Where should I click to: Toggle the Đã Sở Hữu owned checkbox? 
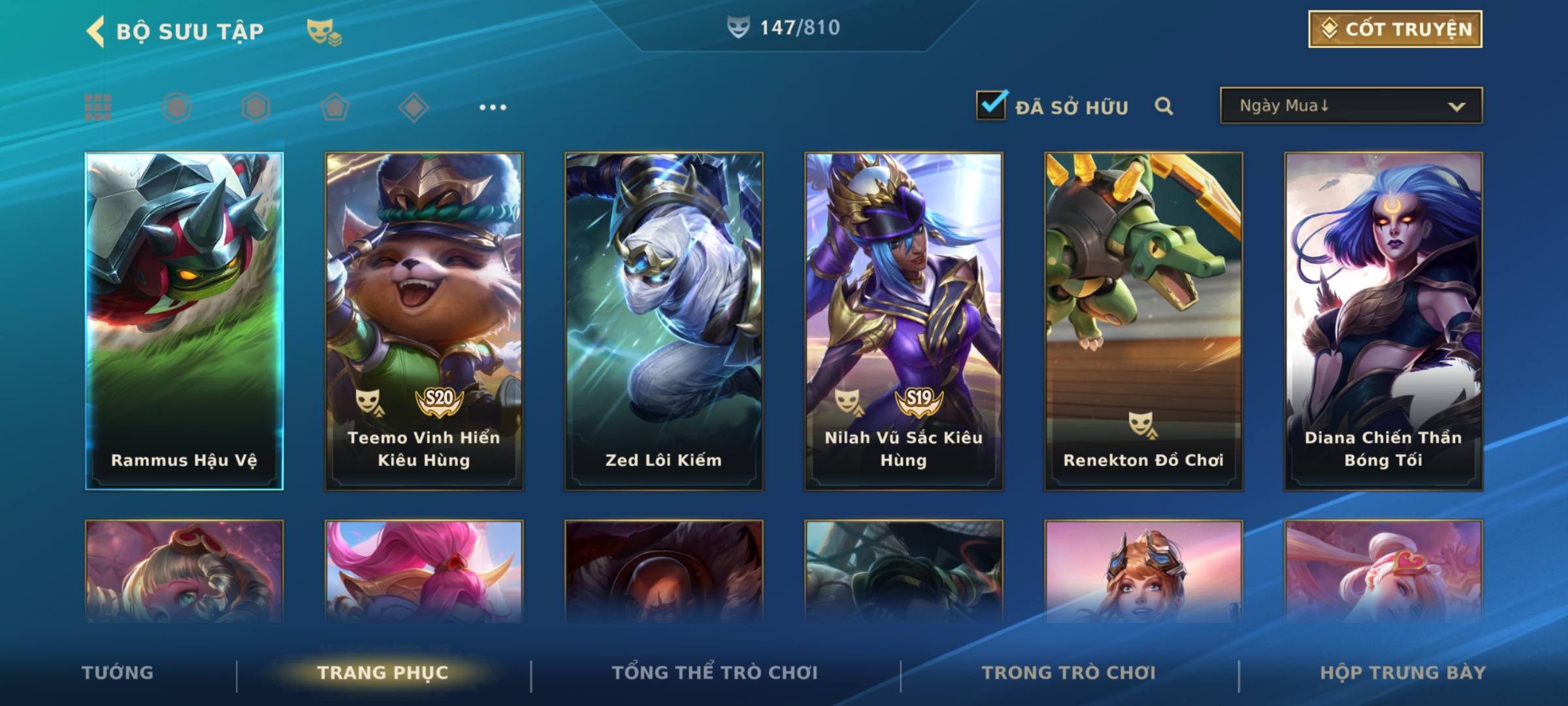click(x=991, y=105)
